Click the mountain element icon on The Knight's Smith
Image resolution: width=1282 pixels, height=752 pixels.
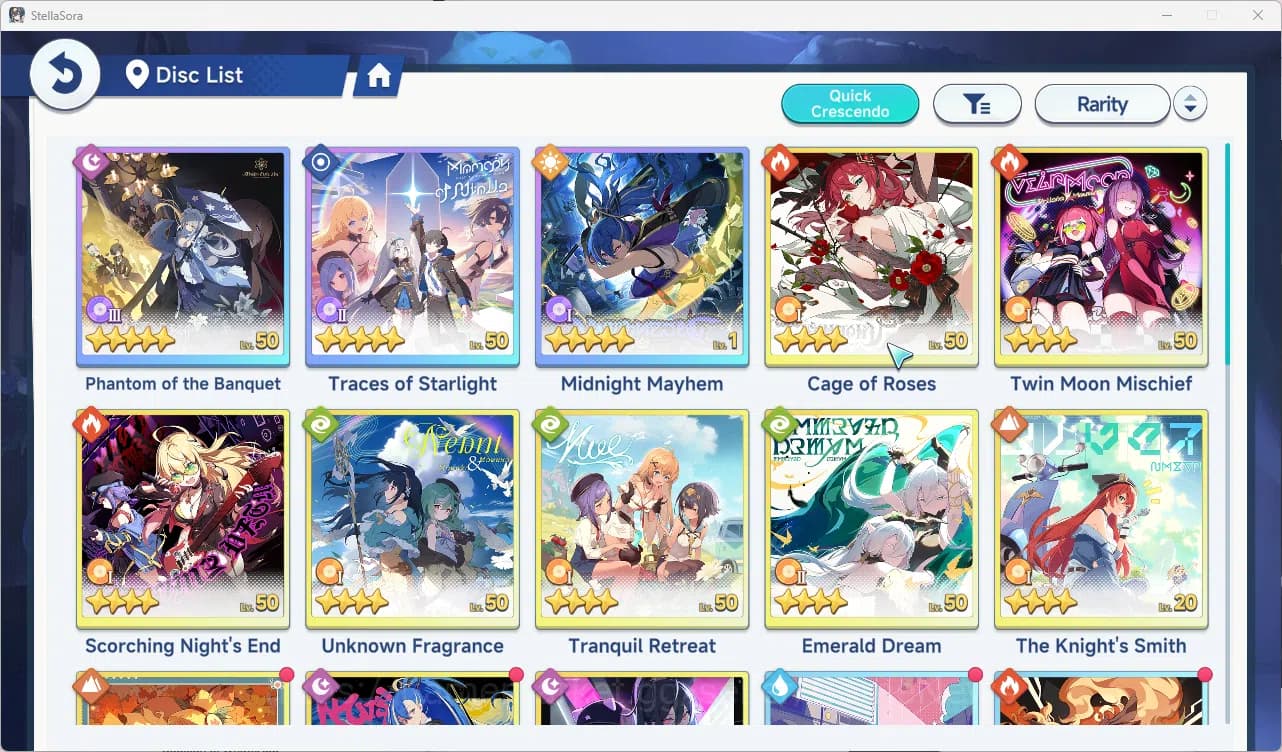pos(1011,424)
